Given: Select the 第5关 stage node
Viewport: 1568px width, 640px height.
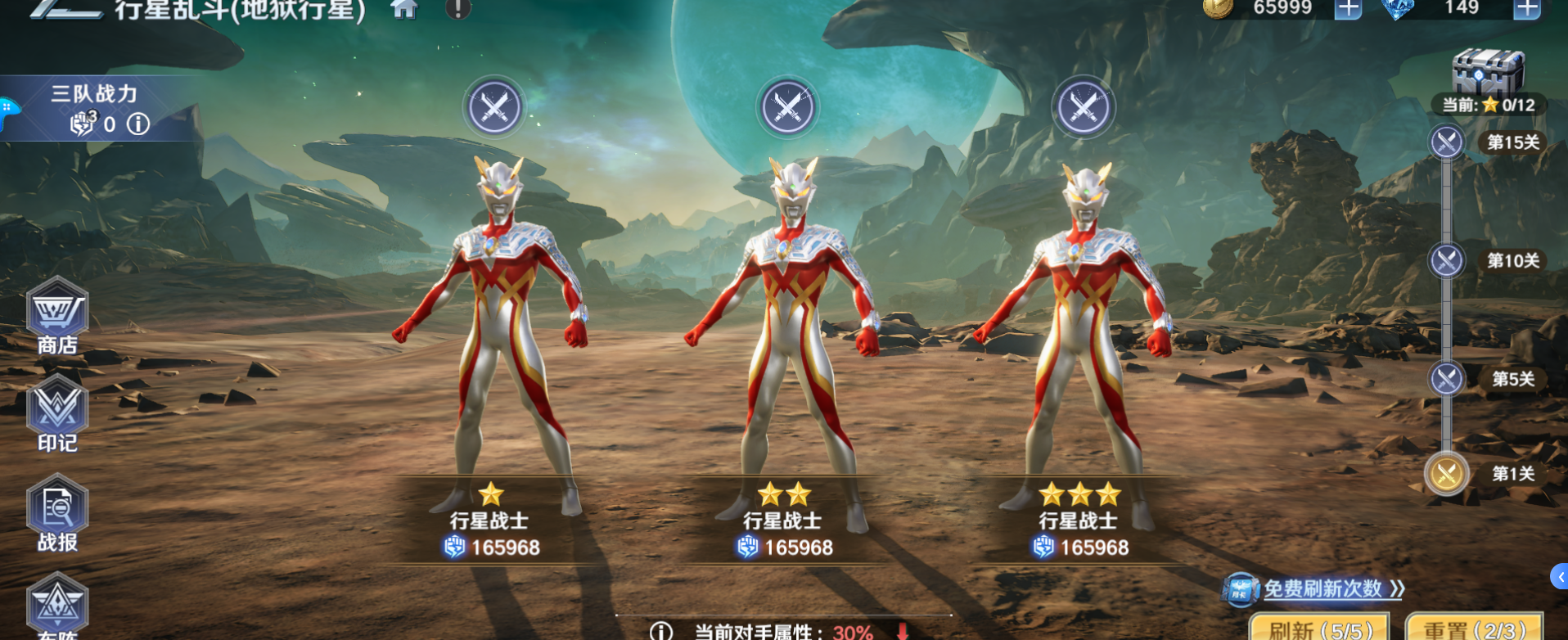Looking at the screenshot, I should pyautogui.click(x=1445, y=378).
